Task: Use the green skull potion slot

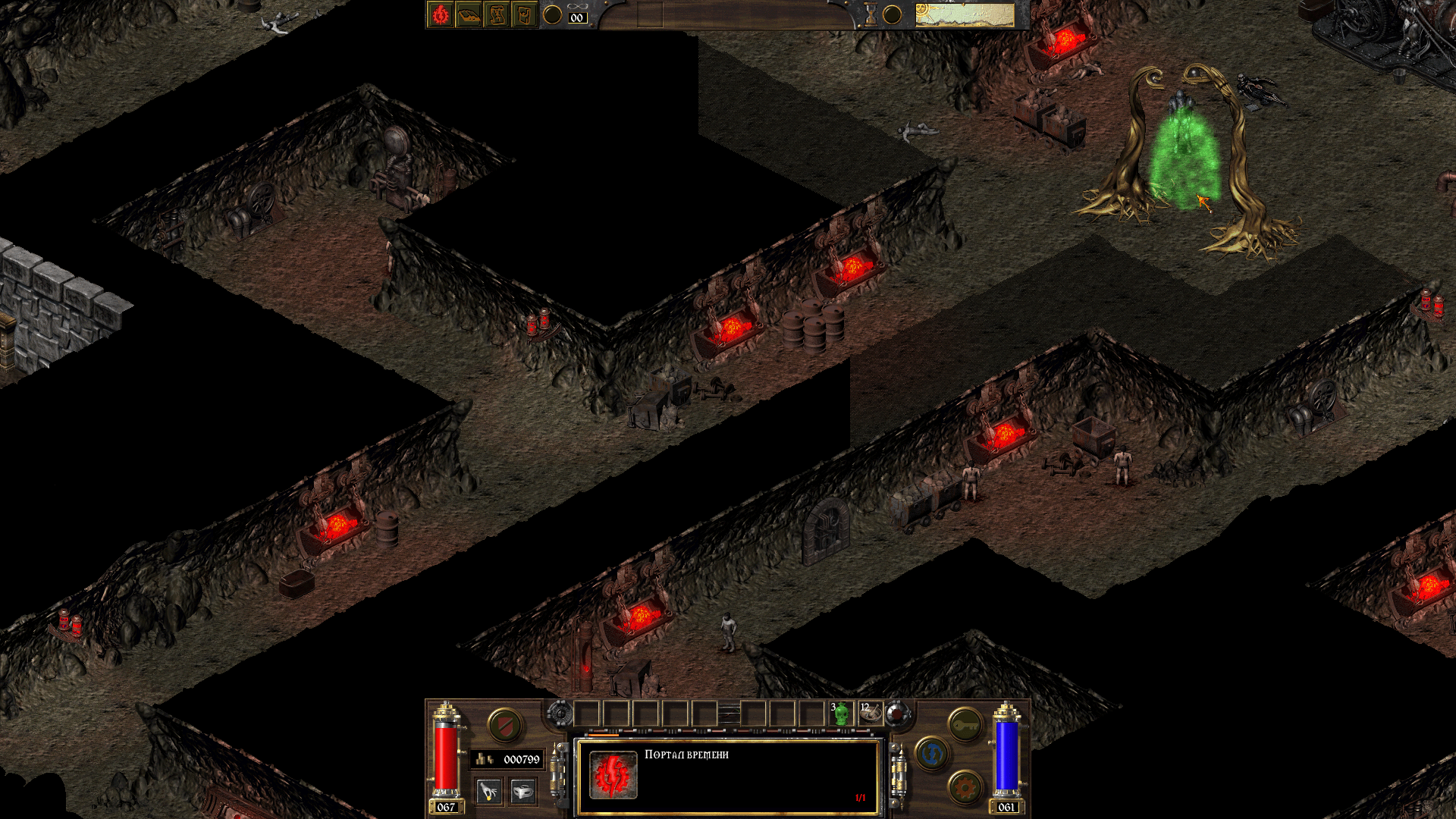Action: [x=840, y=714]
